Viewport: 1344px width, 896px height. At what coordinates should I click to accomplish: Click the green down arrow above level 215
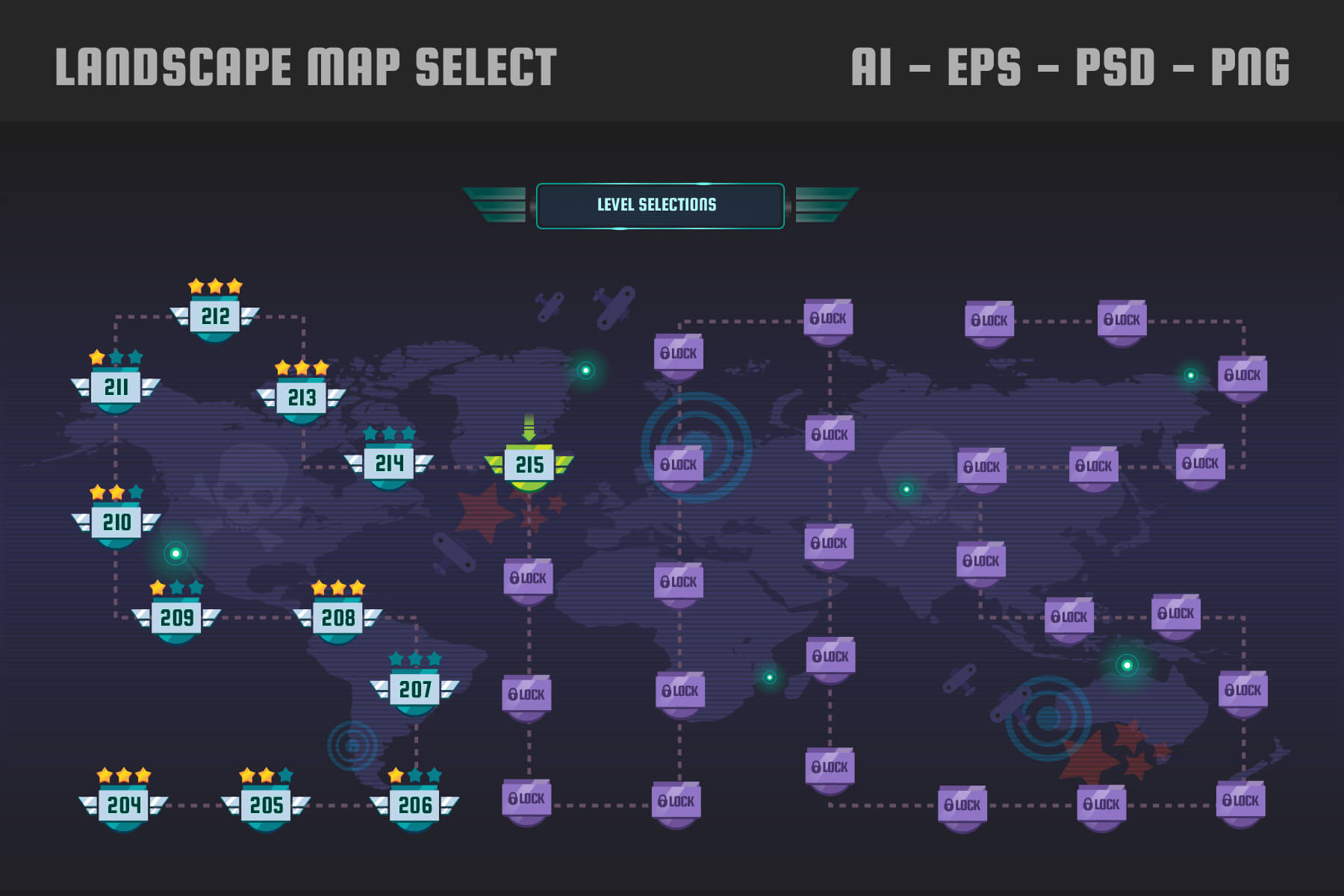point(529,426)
